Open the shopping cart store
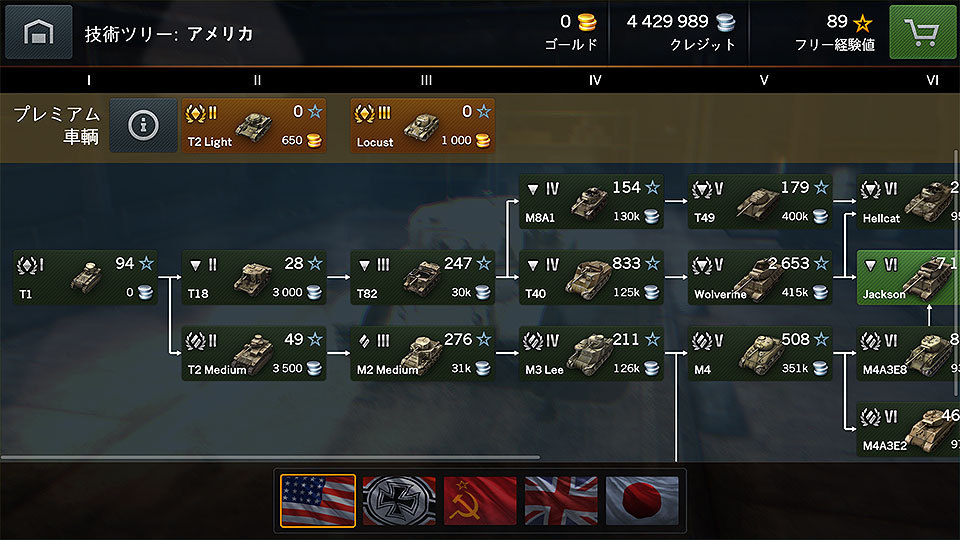Viewport: 960px width, 540px height. pyautogui.click(x=922, y=32)
